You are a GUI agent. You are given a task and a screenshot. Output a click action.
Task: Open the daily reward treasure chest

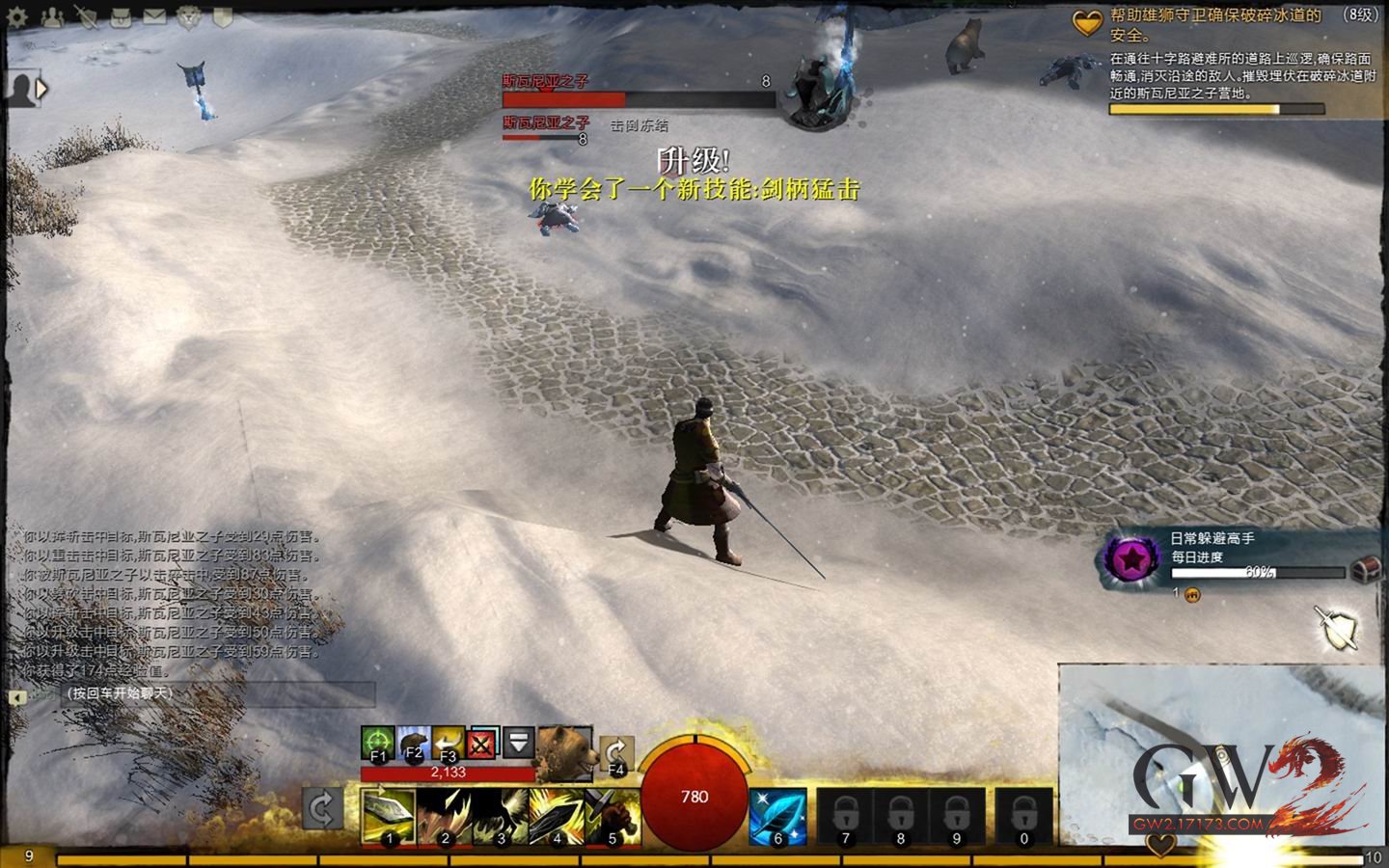click(1364, 570)
